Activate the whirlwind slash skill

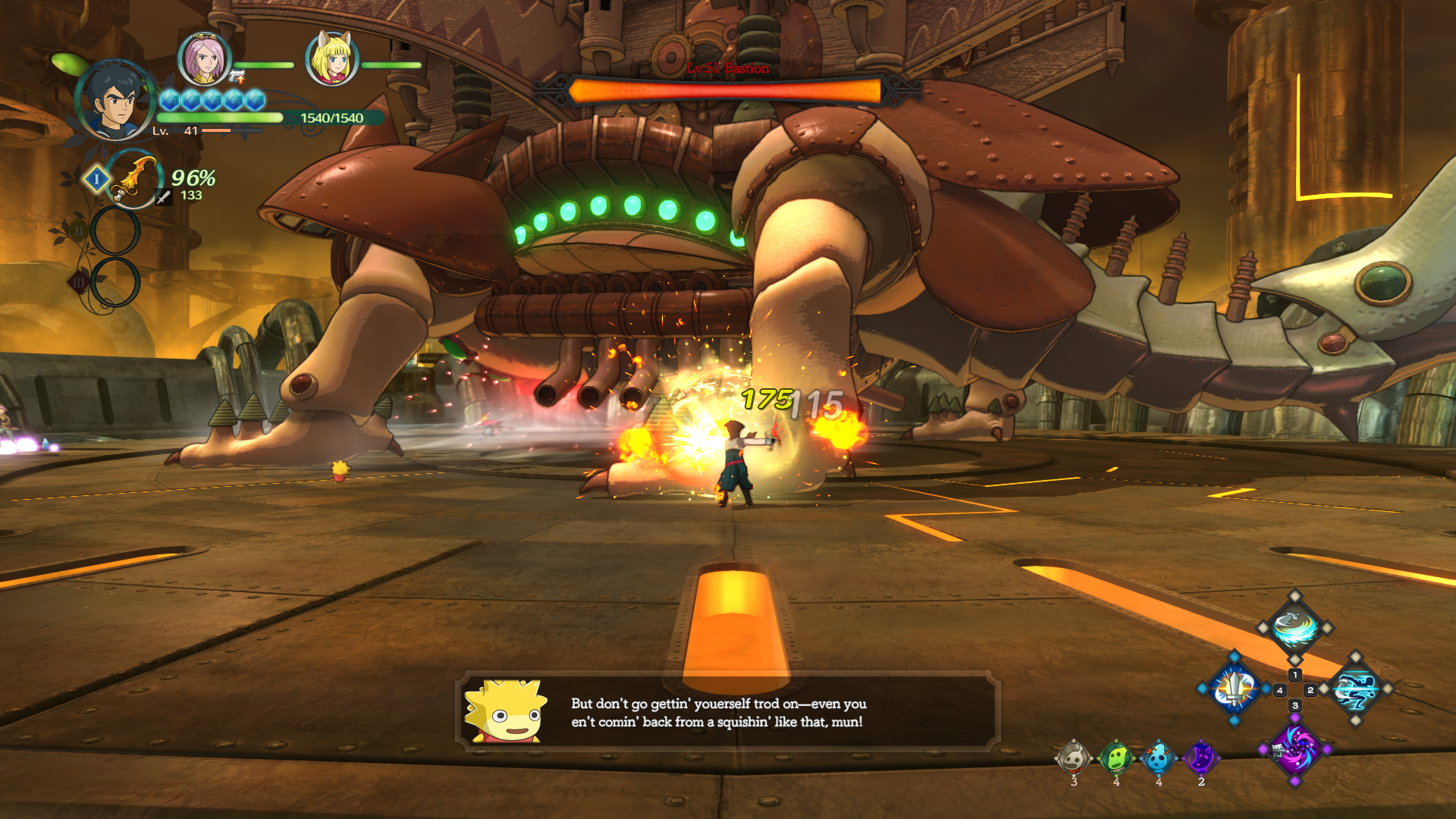point(1294,627)
